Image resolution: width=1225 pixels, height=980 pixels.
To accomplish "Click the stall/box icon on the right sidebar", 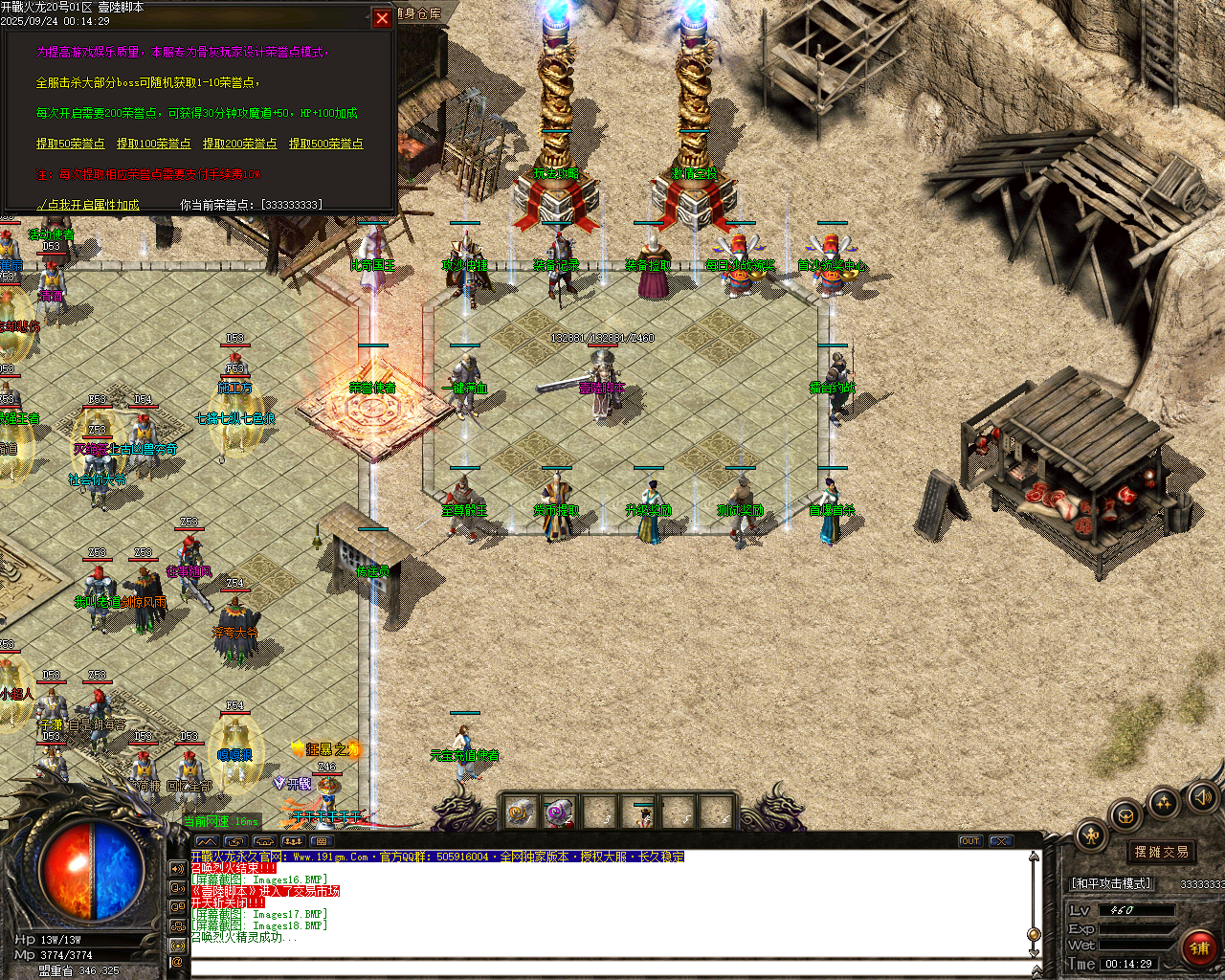I will 1126,817.
